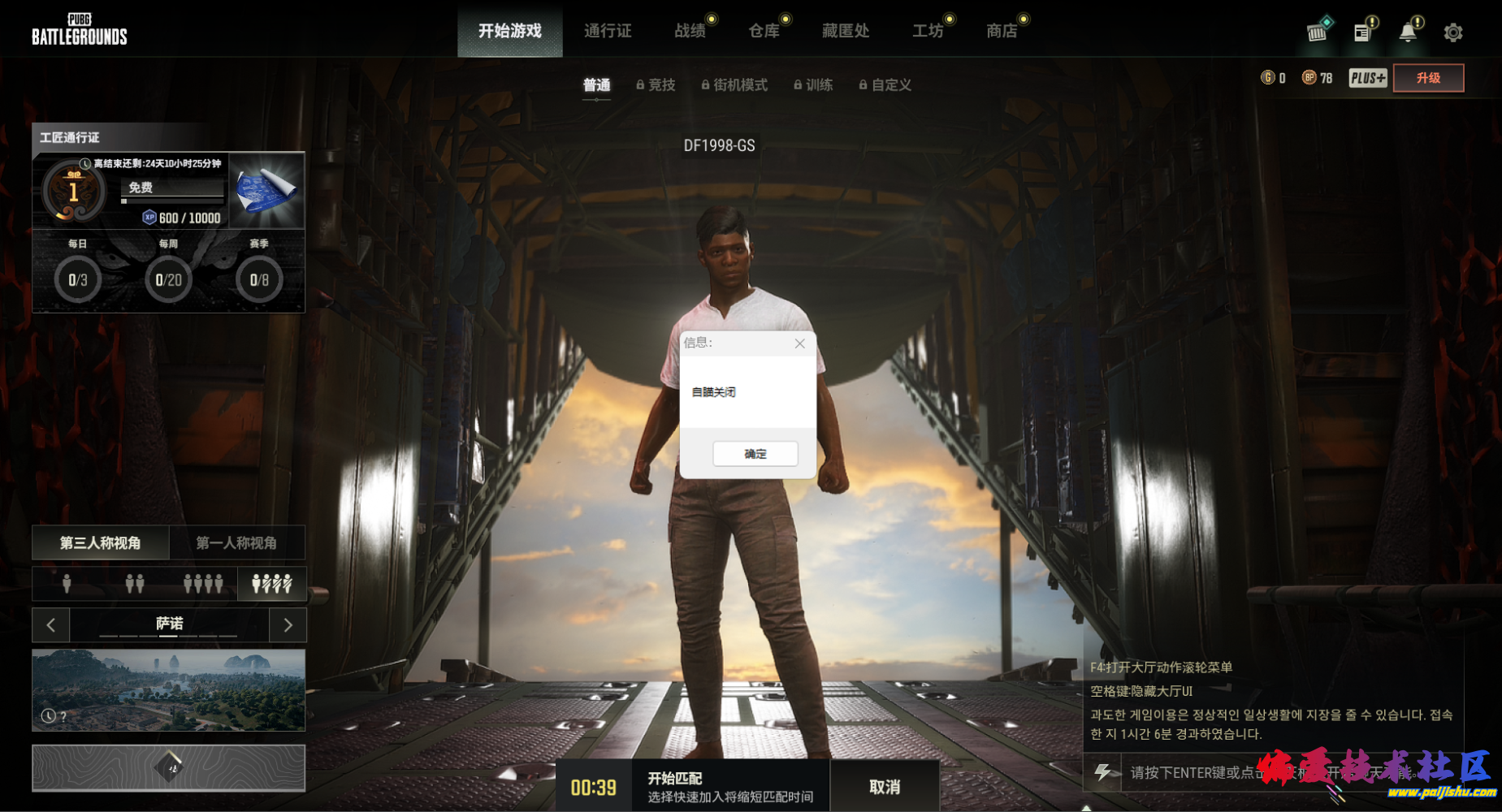Switch to the 仓库 tab

coord(764,31)
